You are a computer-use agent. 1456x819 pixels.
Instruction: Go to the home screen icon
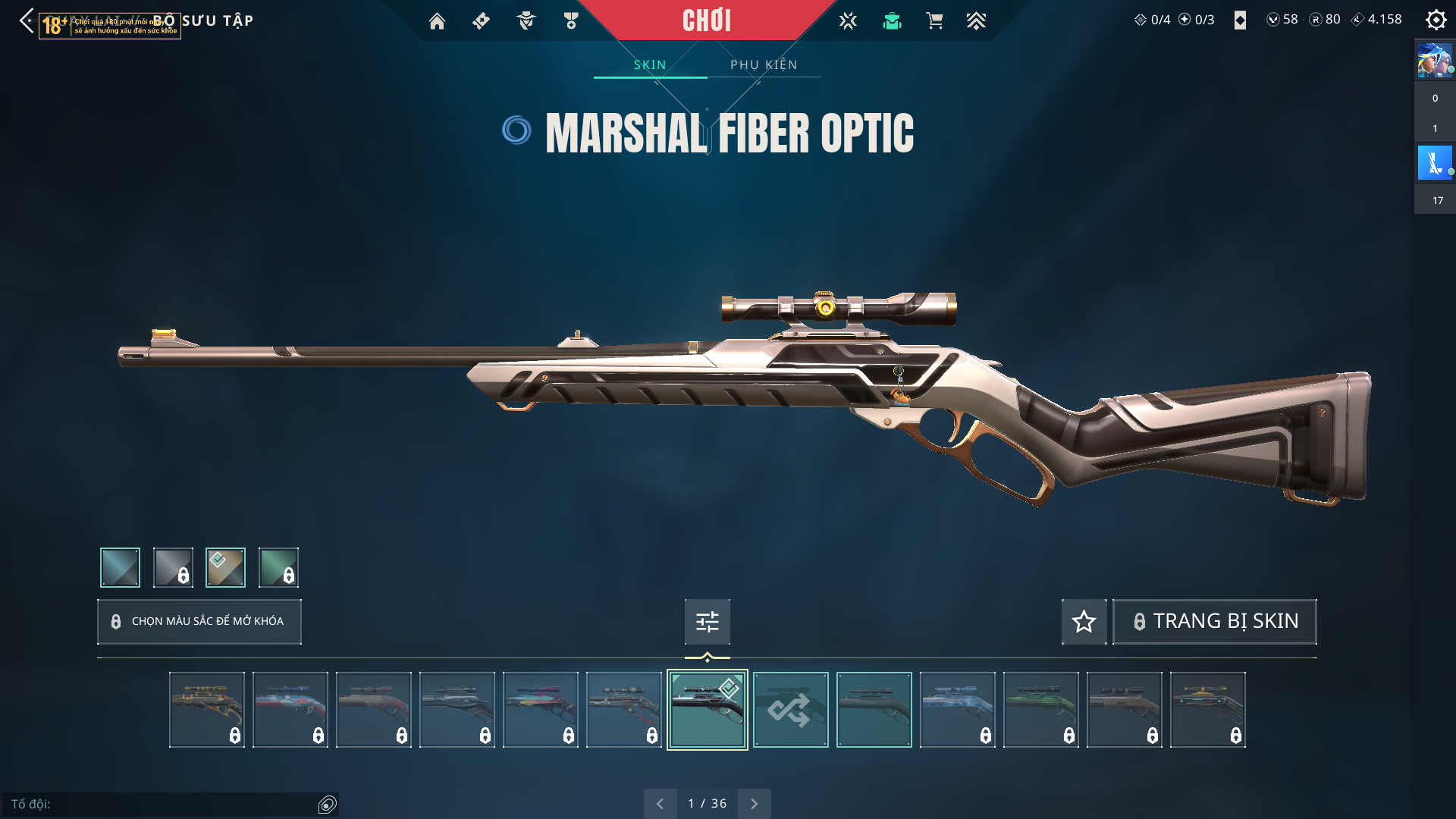pyautogui.click(x=437, y=21)
